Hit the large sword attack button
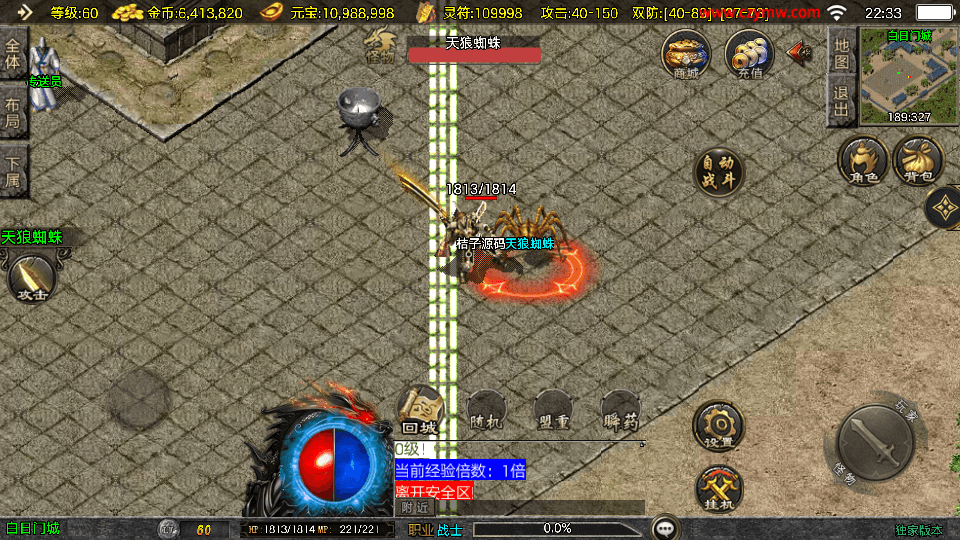Image resolution: width=960 pixels, height=540 pixels. coord(875,444)
